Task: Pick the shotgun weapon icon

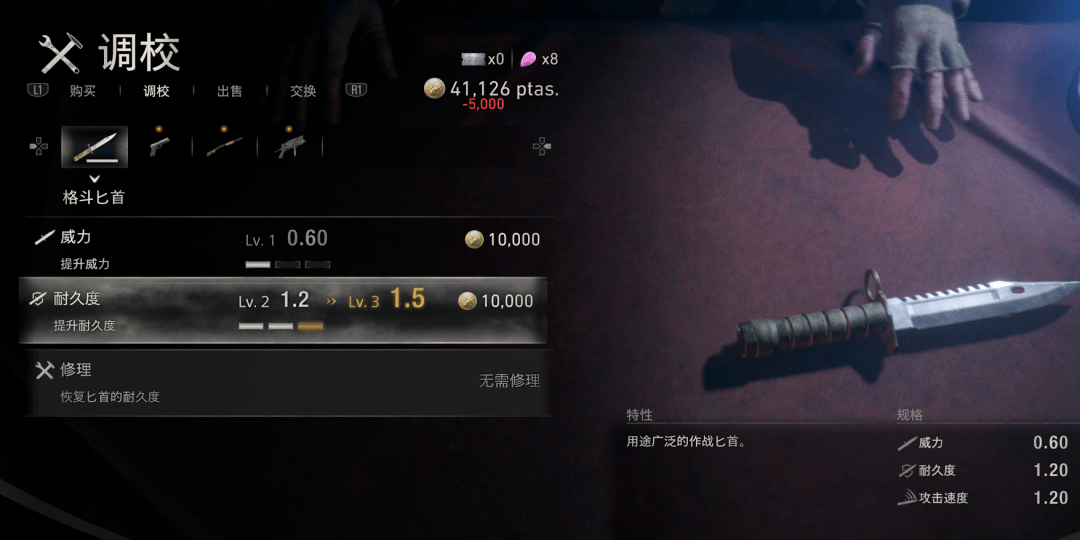Action: coord(224,146)
